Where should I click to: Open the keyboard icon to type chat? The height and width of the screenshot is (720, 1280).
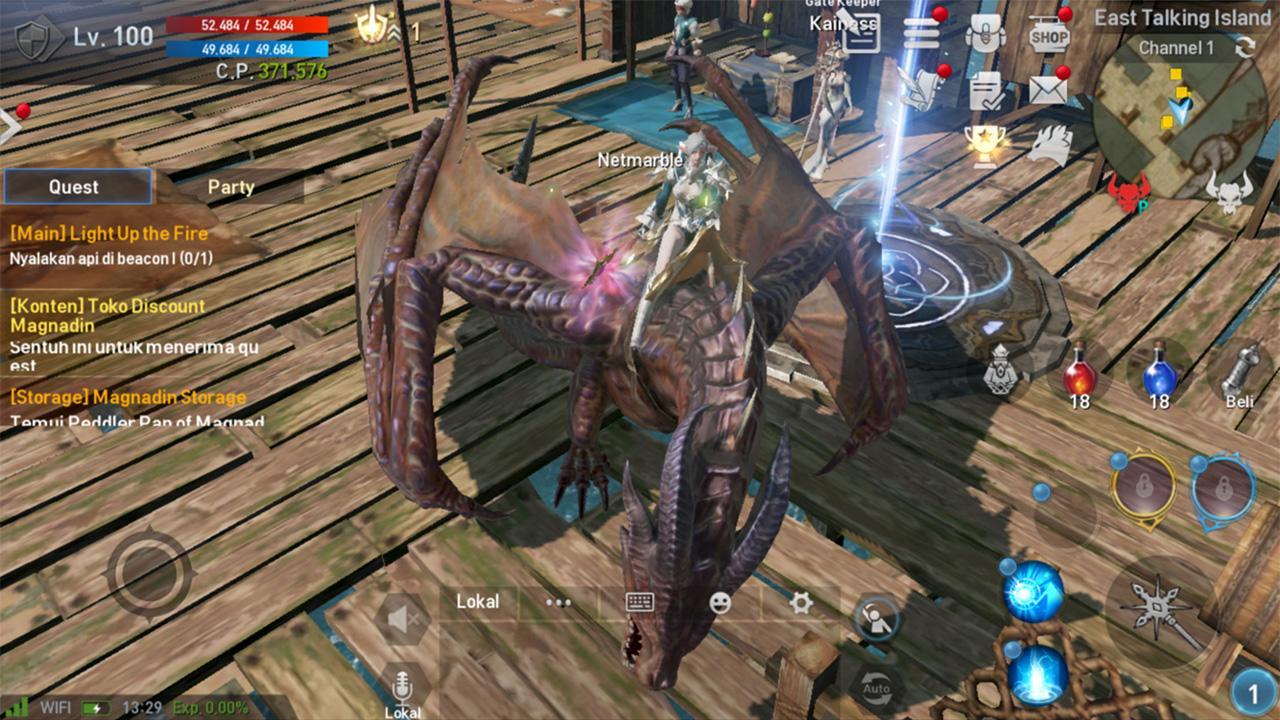639,602
